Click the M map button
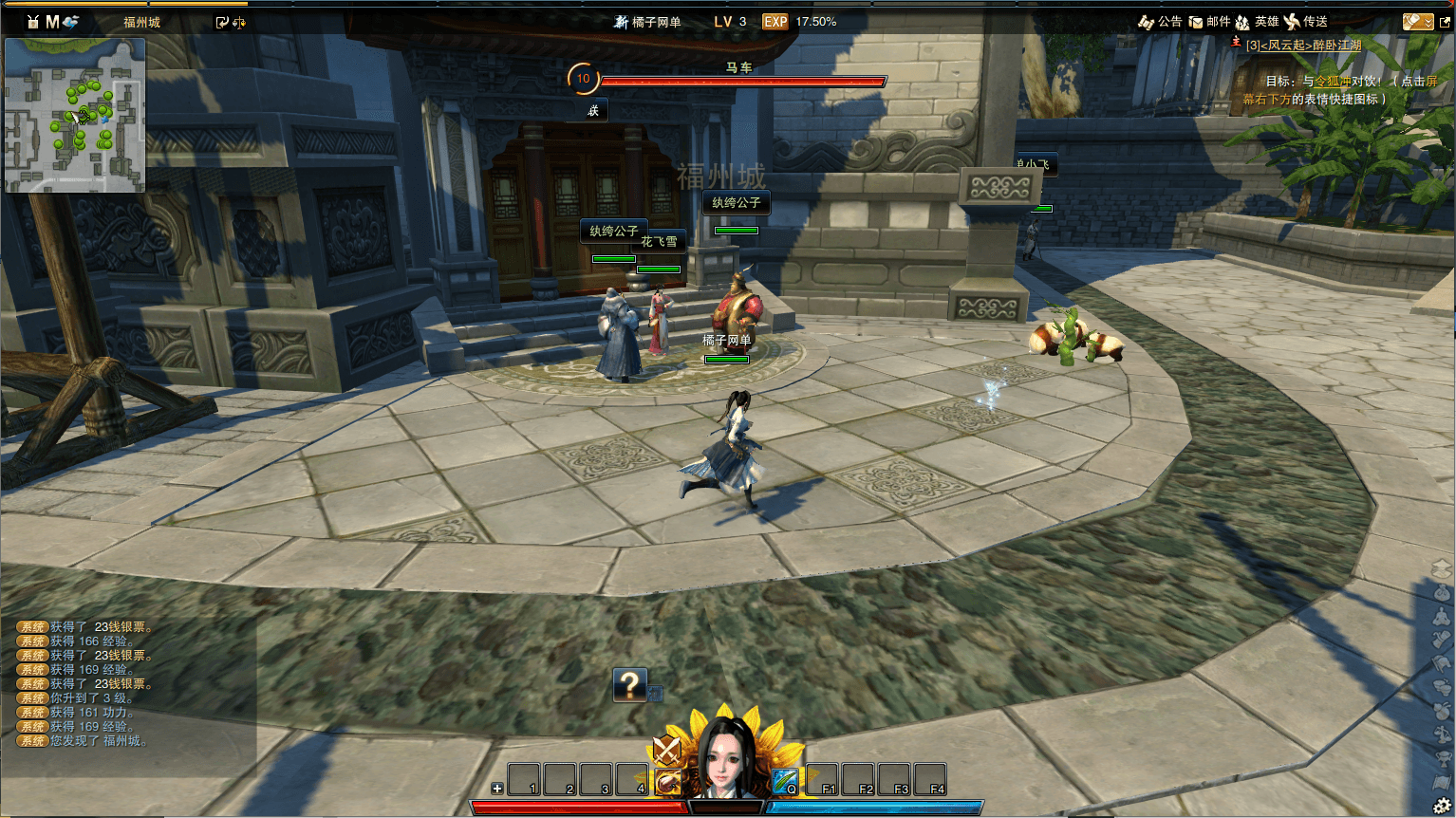The height and width of the screenshot is (818, 1456). (x=52, y=22)
